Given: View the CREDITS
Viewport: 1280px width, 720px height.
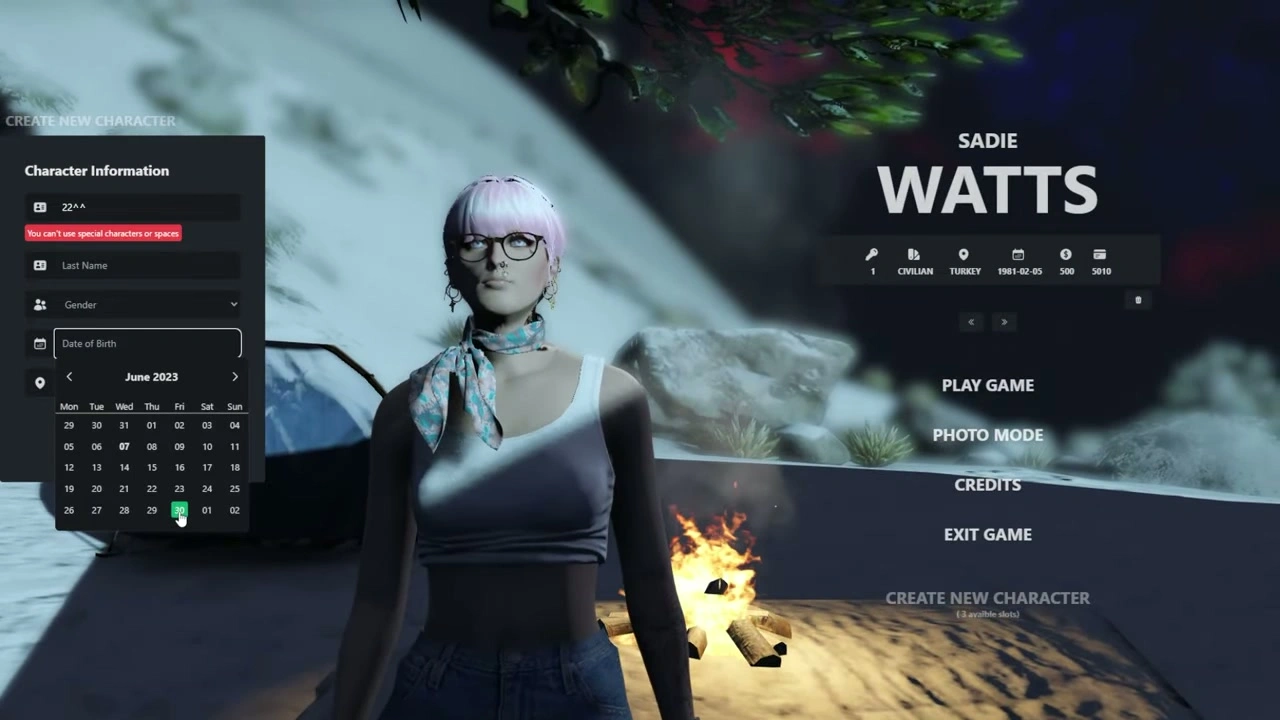Looking at the screenshot, I should pos(987,484).
